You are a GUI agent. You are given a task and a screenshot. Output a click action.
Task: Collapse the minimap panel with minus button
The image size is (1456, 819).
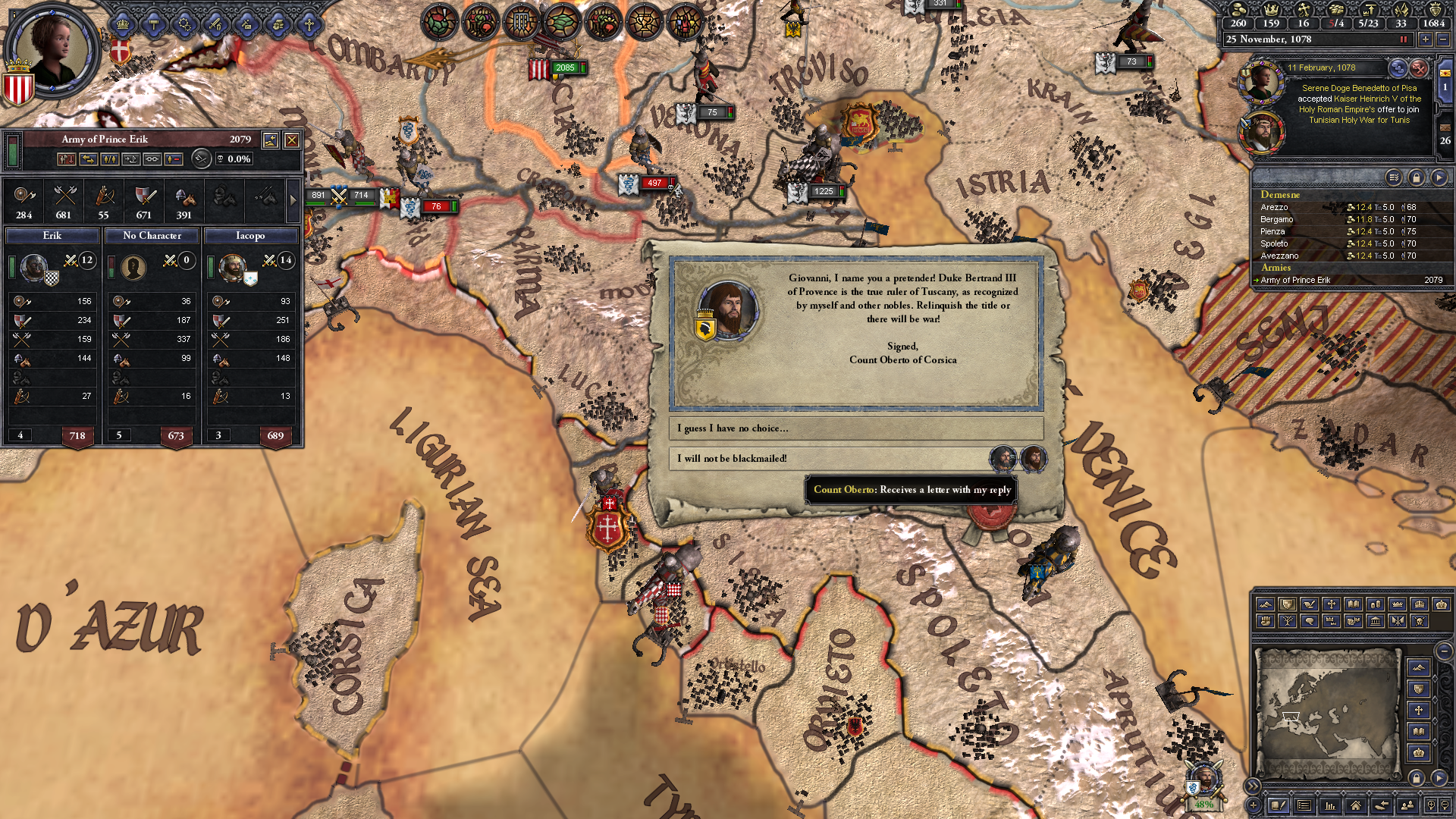coord(1444,651)
